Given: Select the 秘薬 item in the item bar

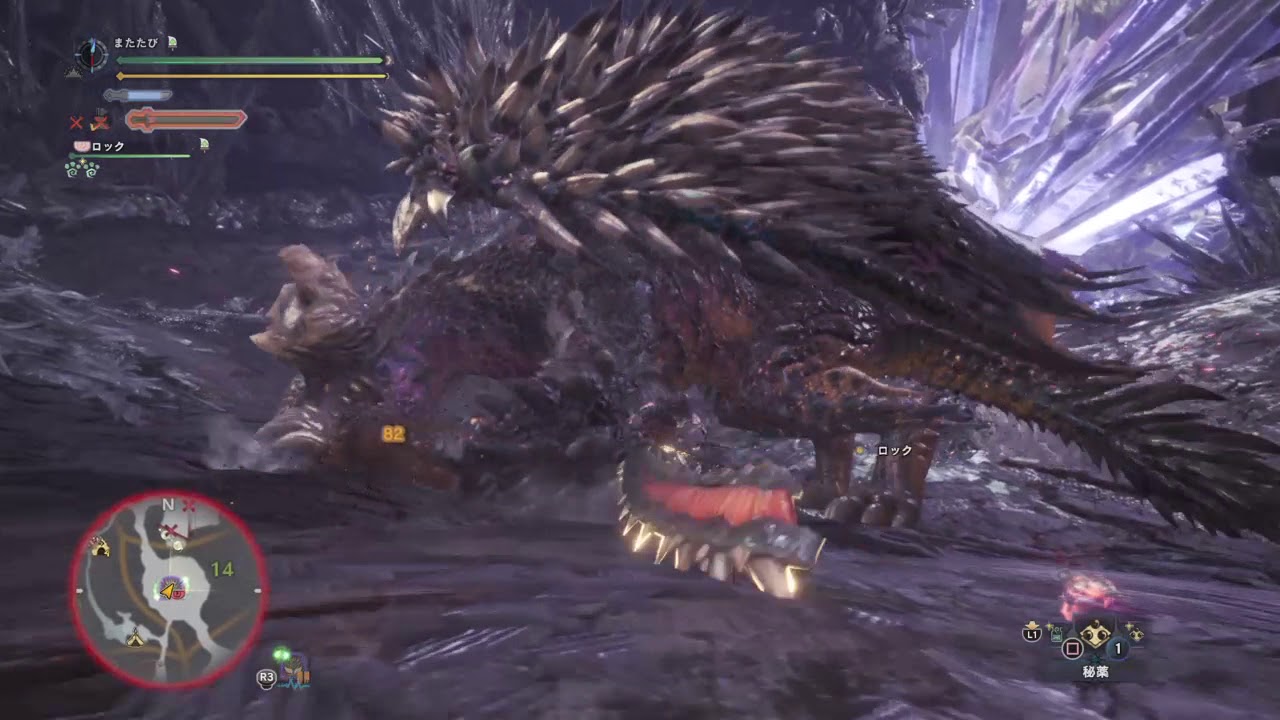Looking at the screenshot, I should [1093, 634].
